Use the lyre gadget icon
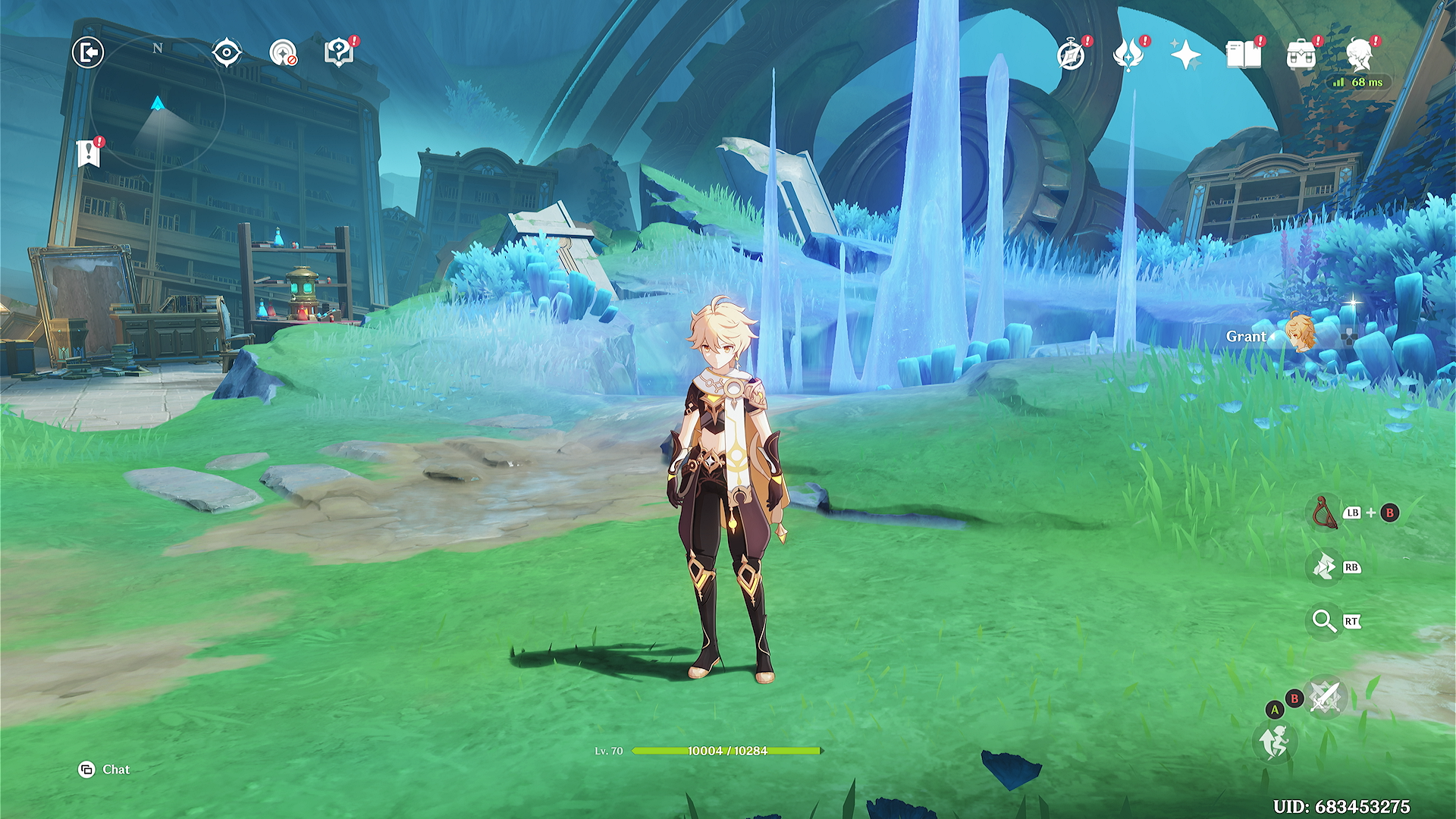 (1325, 512)
